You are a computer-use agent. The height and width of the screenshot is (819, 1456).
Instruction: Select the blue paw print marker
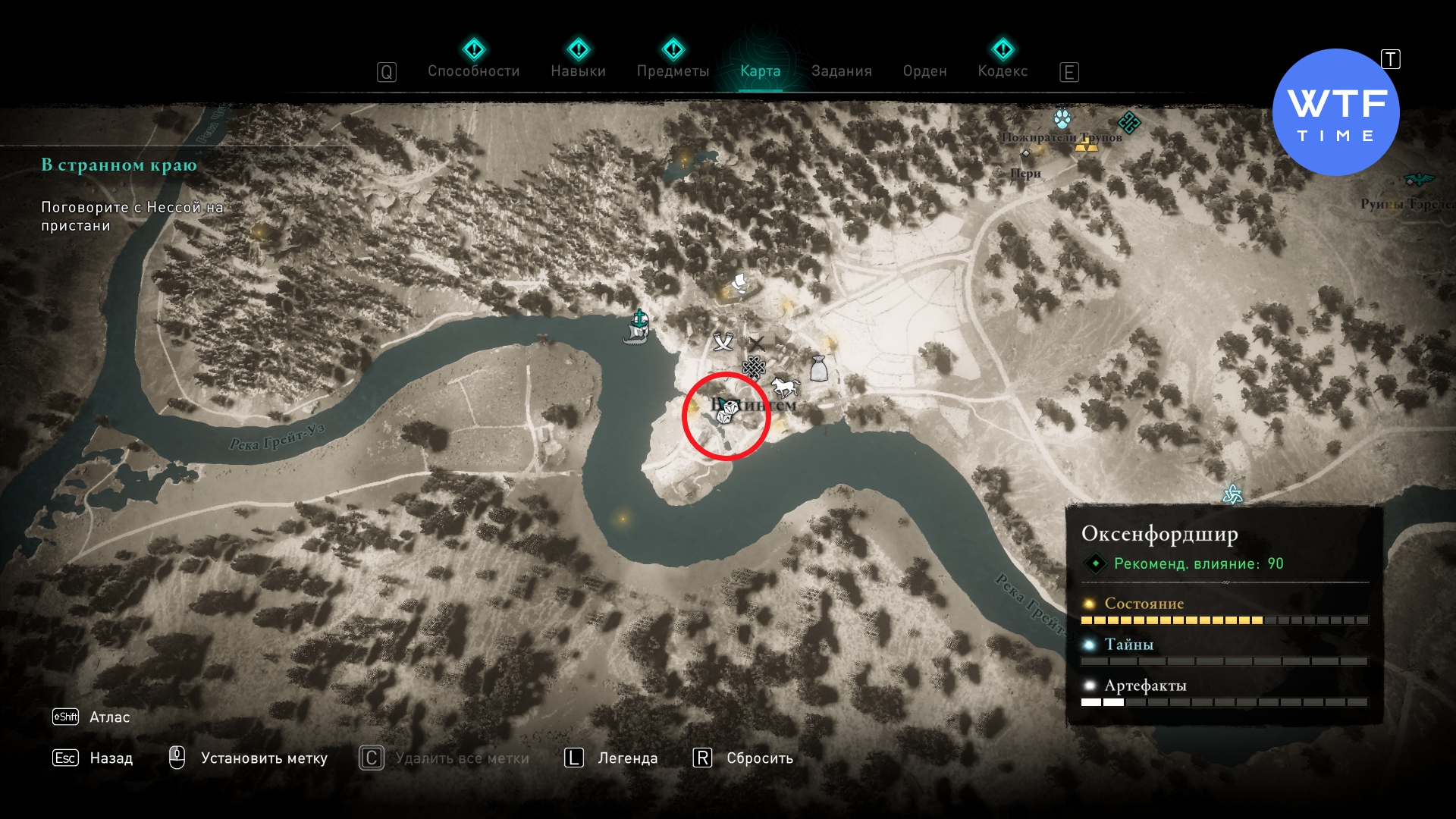(x=1062, y=119)
